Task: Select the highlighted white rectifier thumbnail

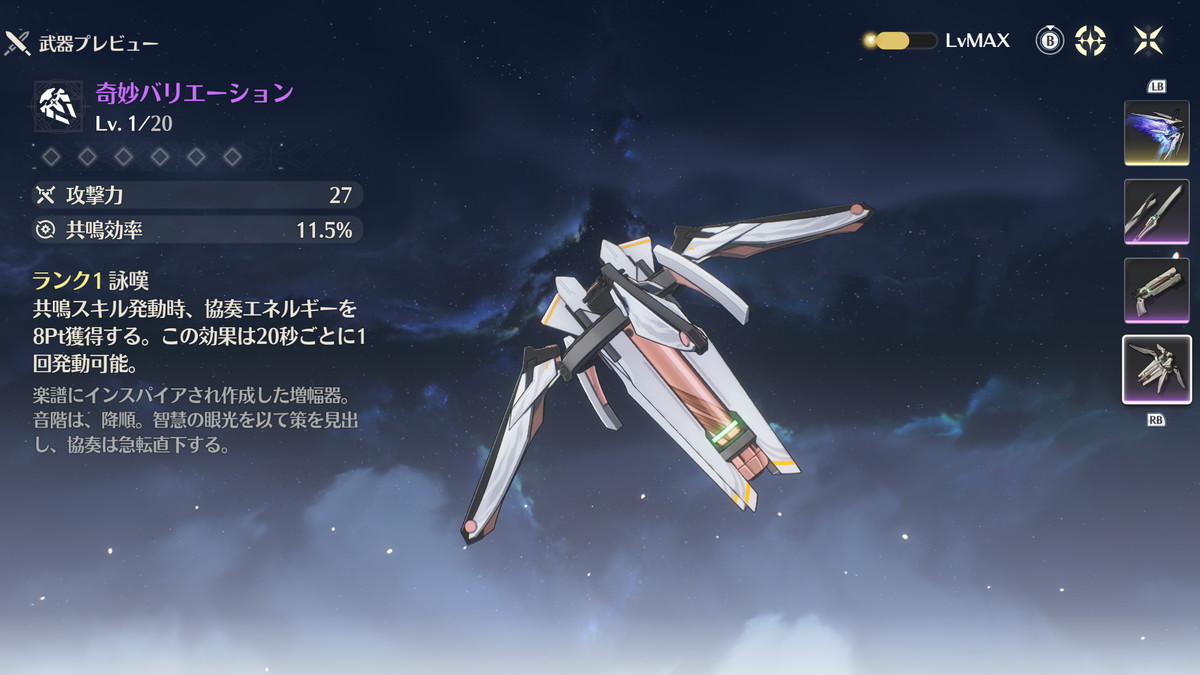Action: point(1156,369)
